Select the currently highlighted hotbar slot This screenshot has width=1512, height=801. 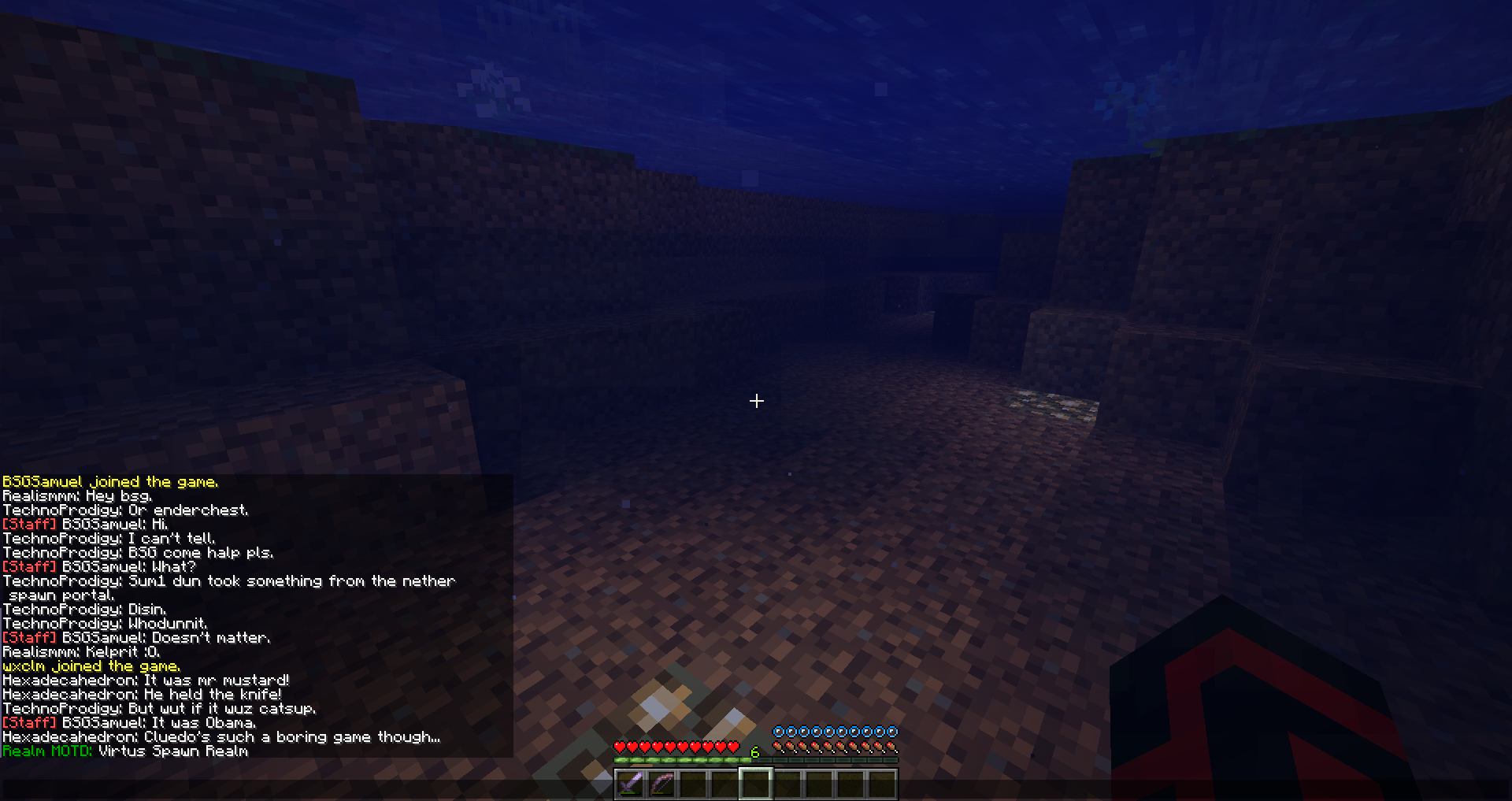756,782
